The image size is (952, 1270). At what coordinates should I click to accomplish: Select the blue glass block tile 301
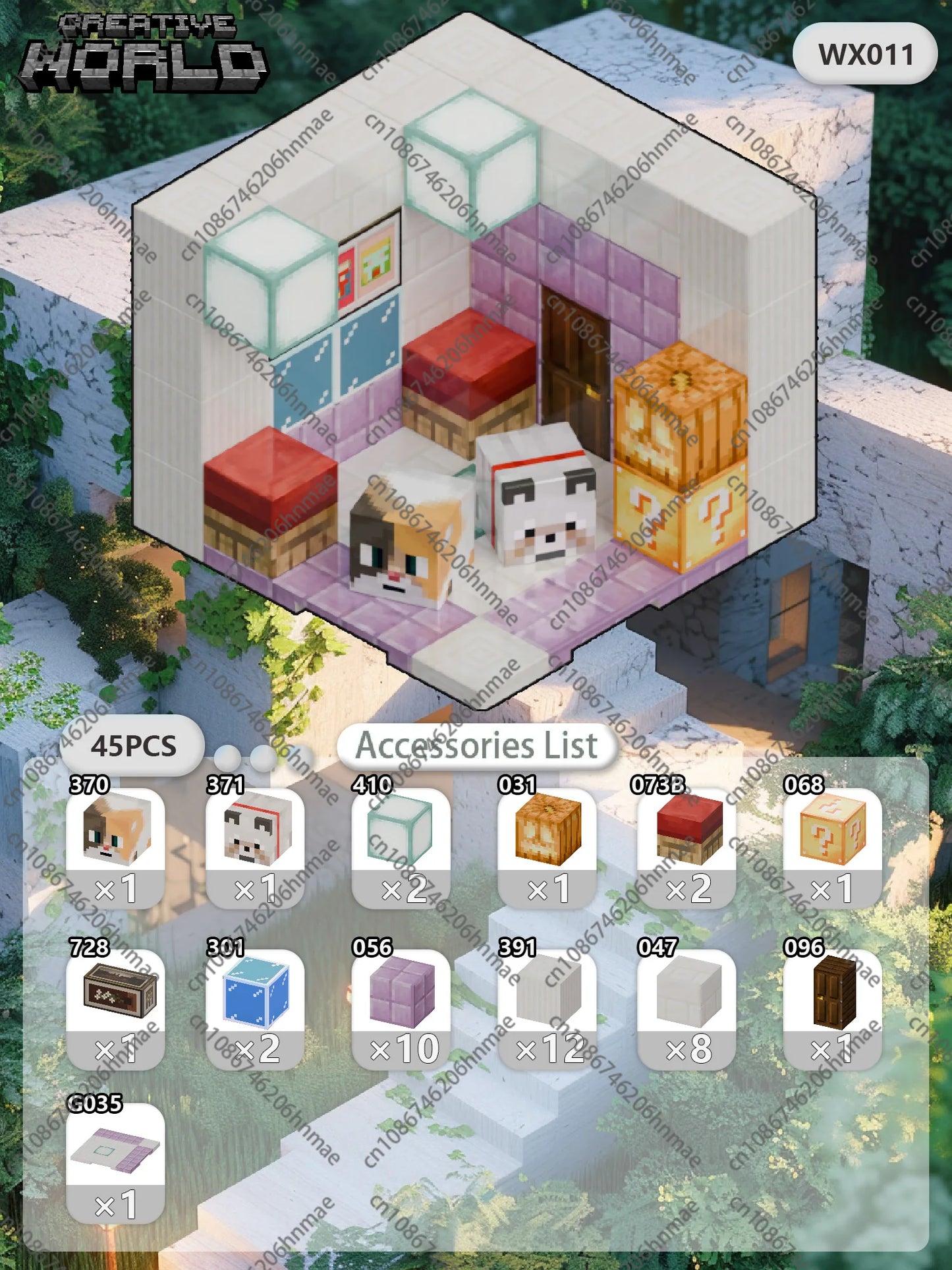[x=255, y=1008]
